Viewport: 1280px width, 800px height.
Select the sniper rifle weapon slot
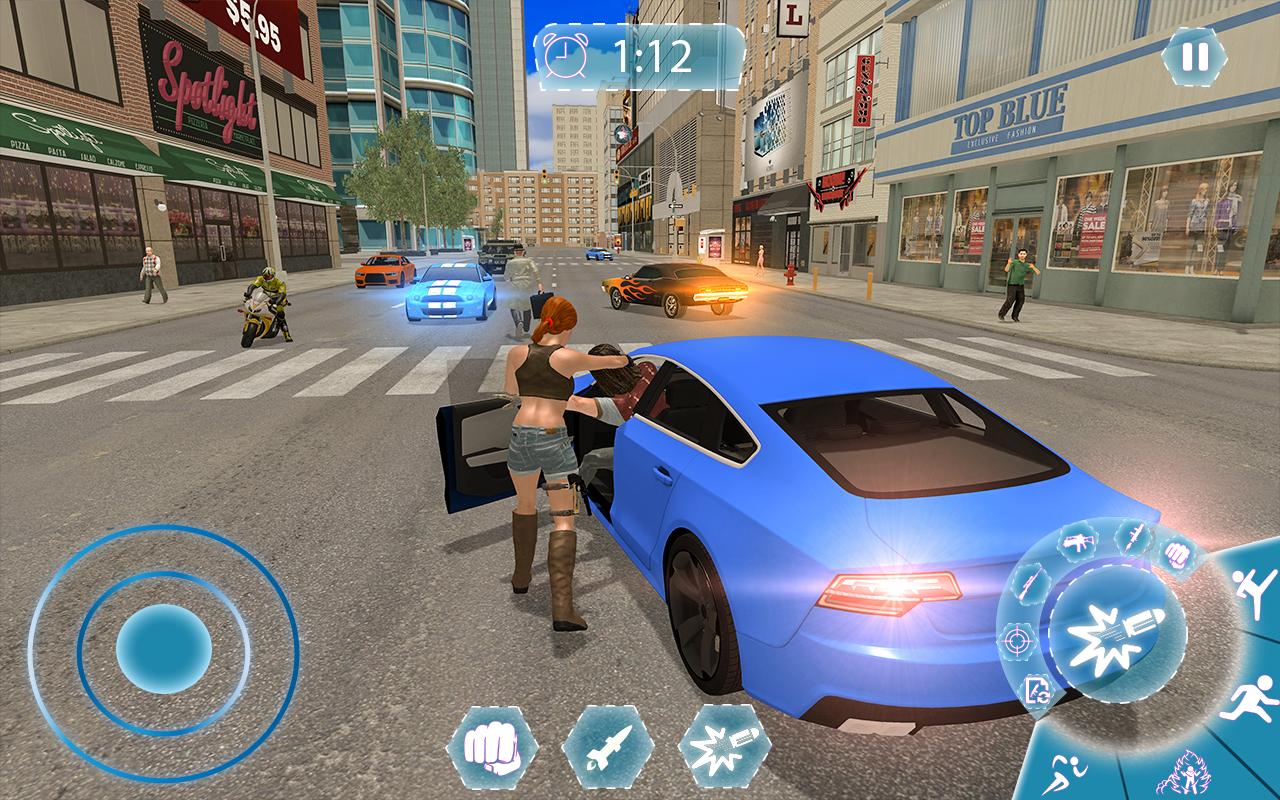[1029, 584]
